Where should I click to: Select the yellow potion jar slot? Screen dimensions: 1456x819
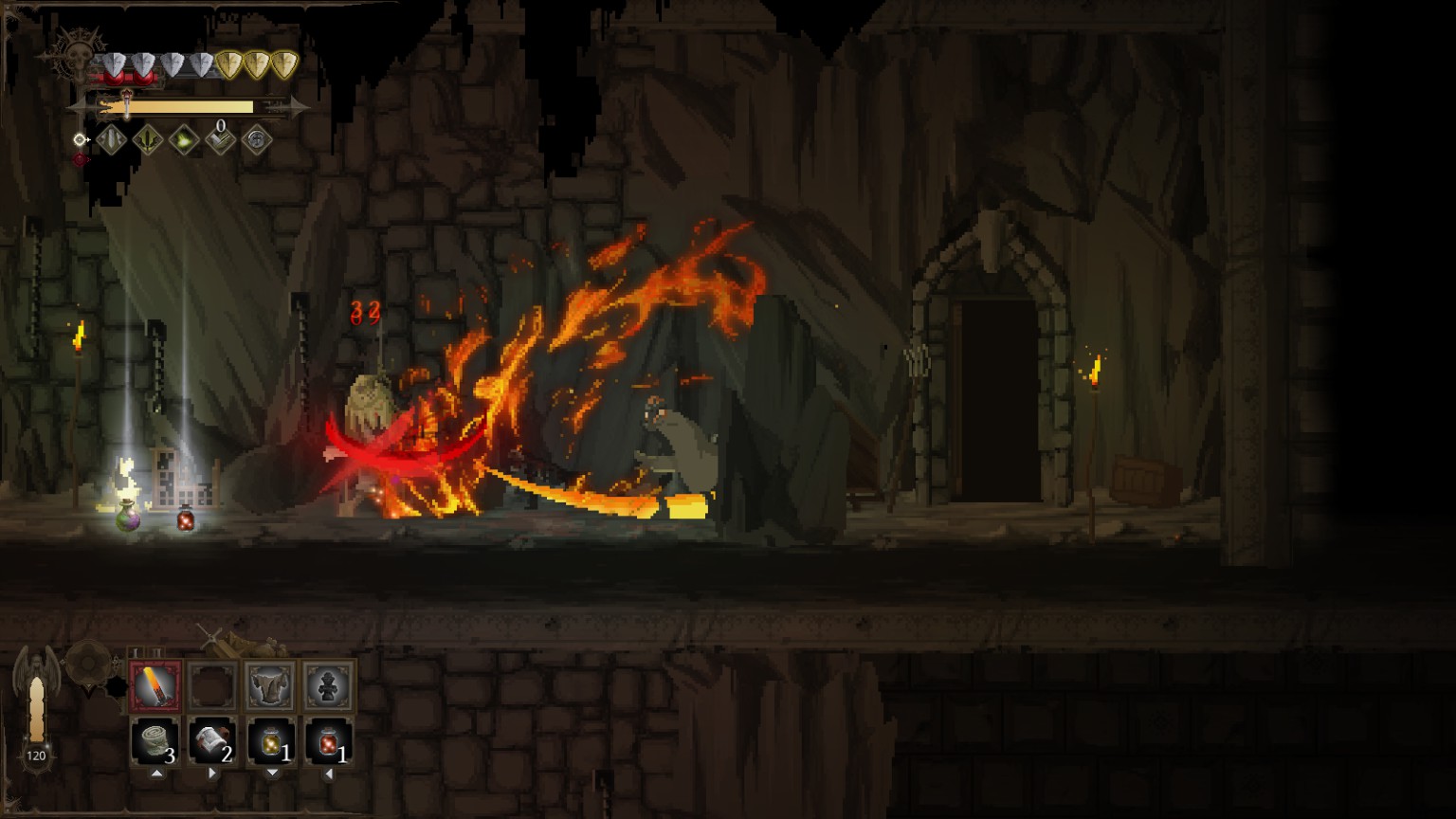click(270, 741)
